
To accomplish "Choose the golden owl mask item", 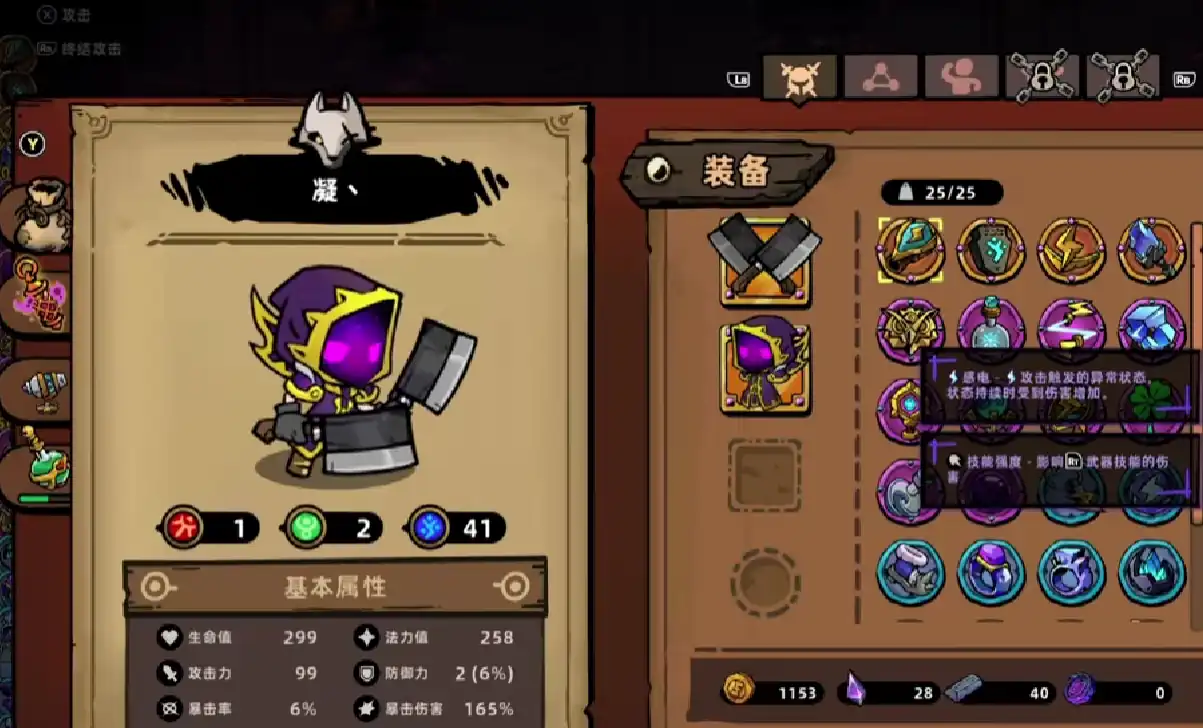I will pyautogui.click(x=910, y=330).
